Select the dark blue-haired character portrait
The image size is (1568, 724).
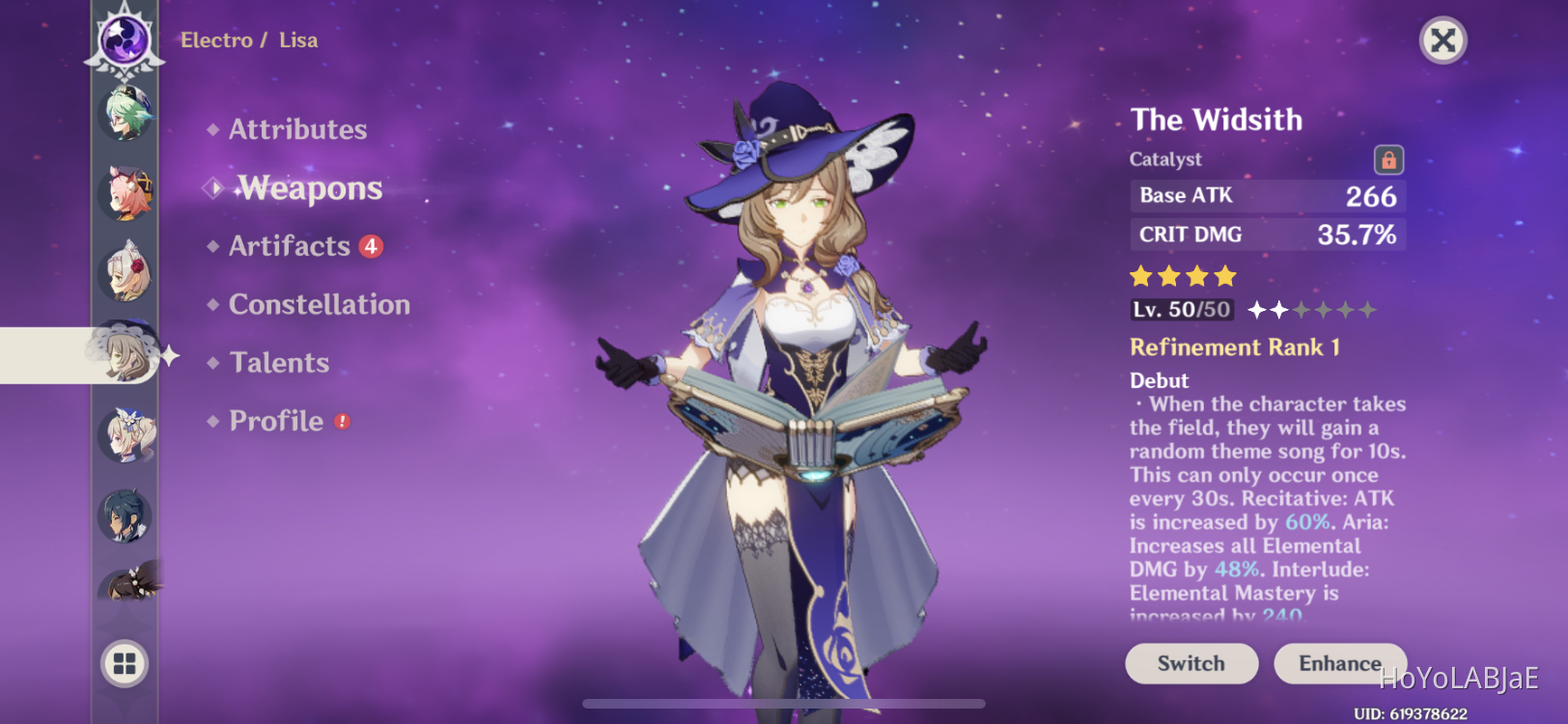pyautogui.click(x=126, y=515)
